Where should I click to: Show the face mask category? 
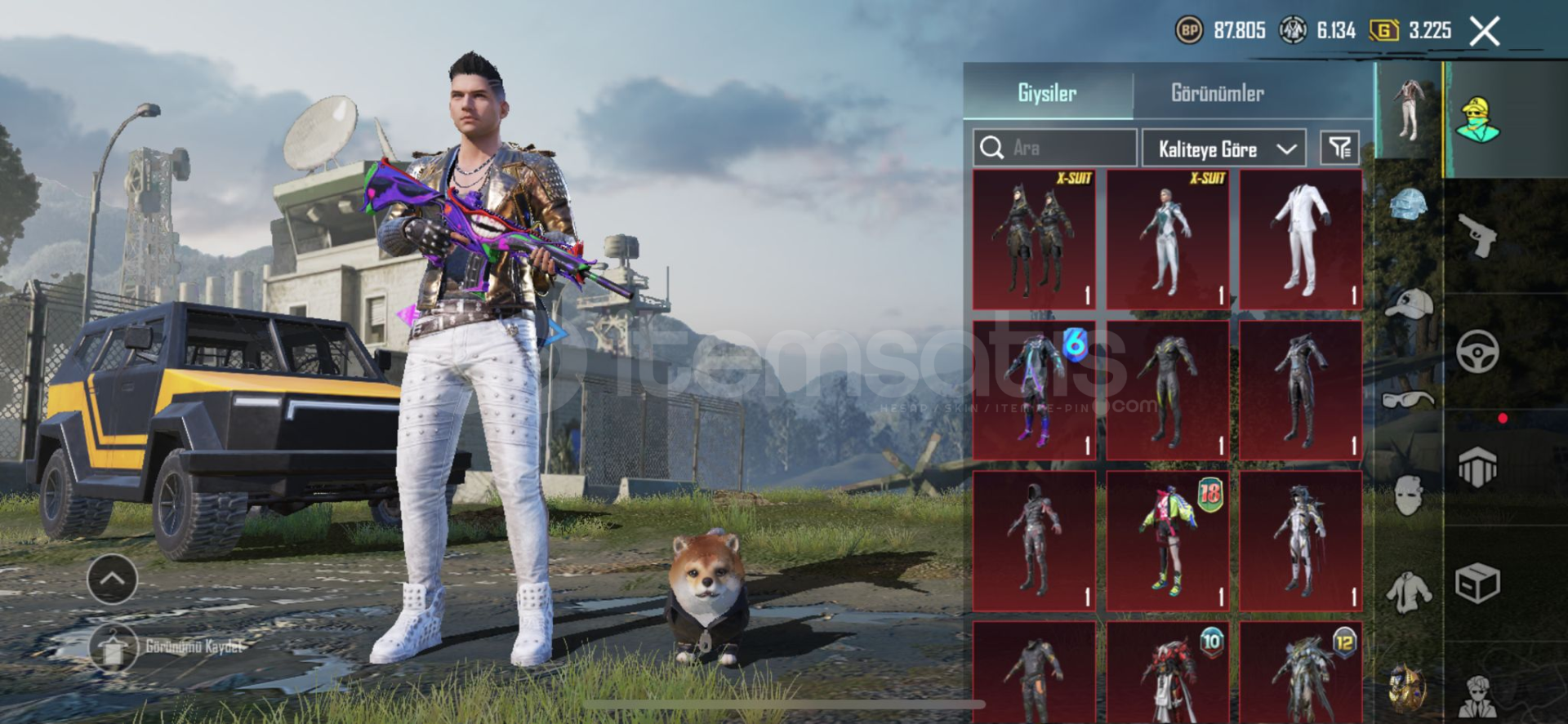[x=1409, y=495]
